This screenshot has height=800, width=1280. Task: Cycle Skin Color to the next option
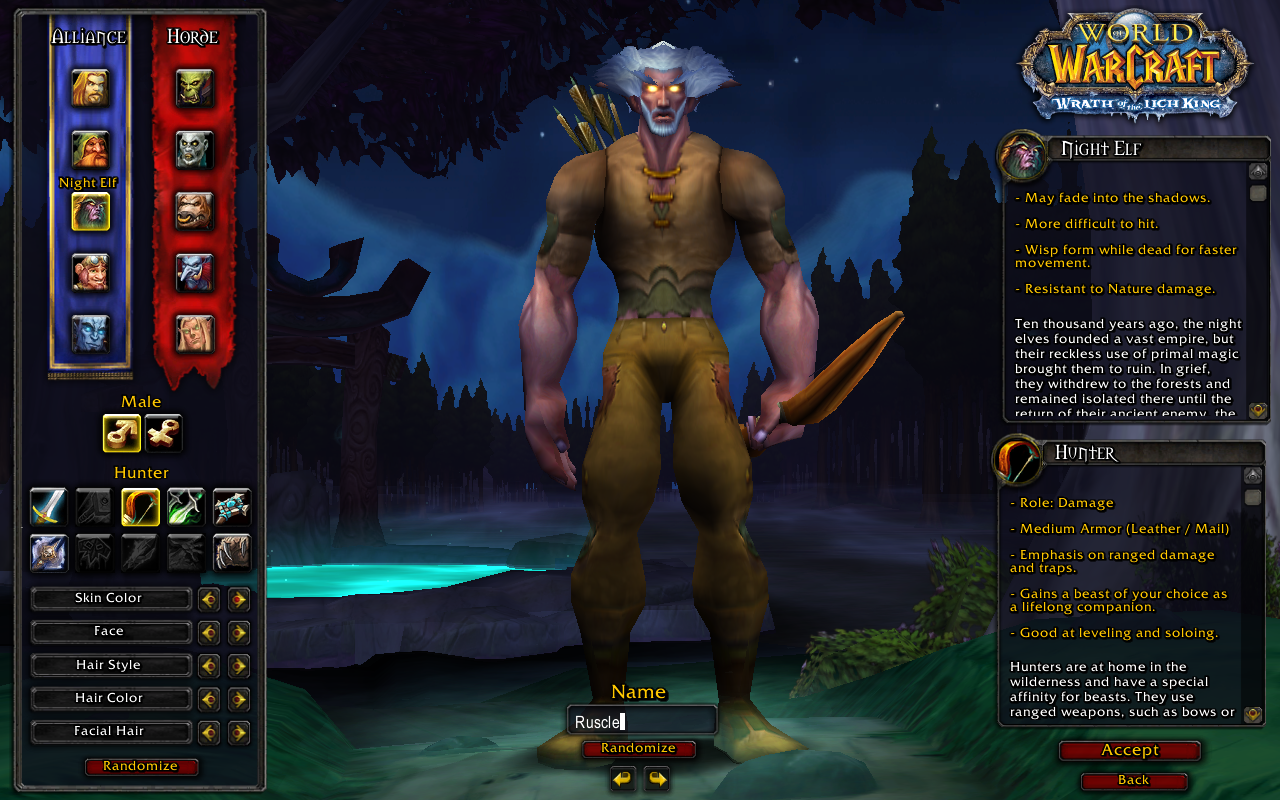[x=238, y=599]
